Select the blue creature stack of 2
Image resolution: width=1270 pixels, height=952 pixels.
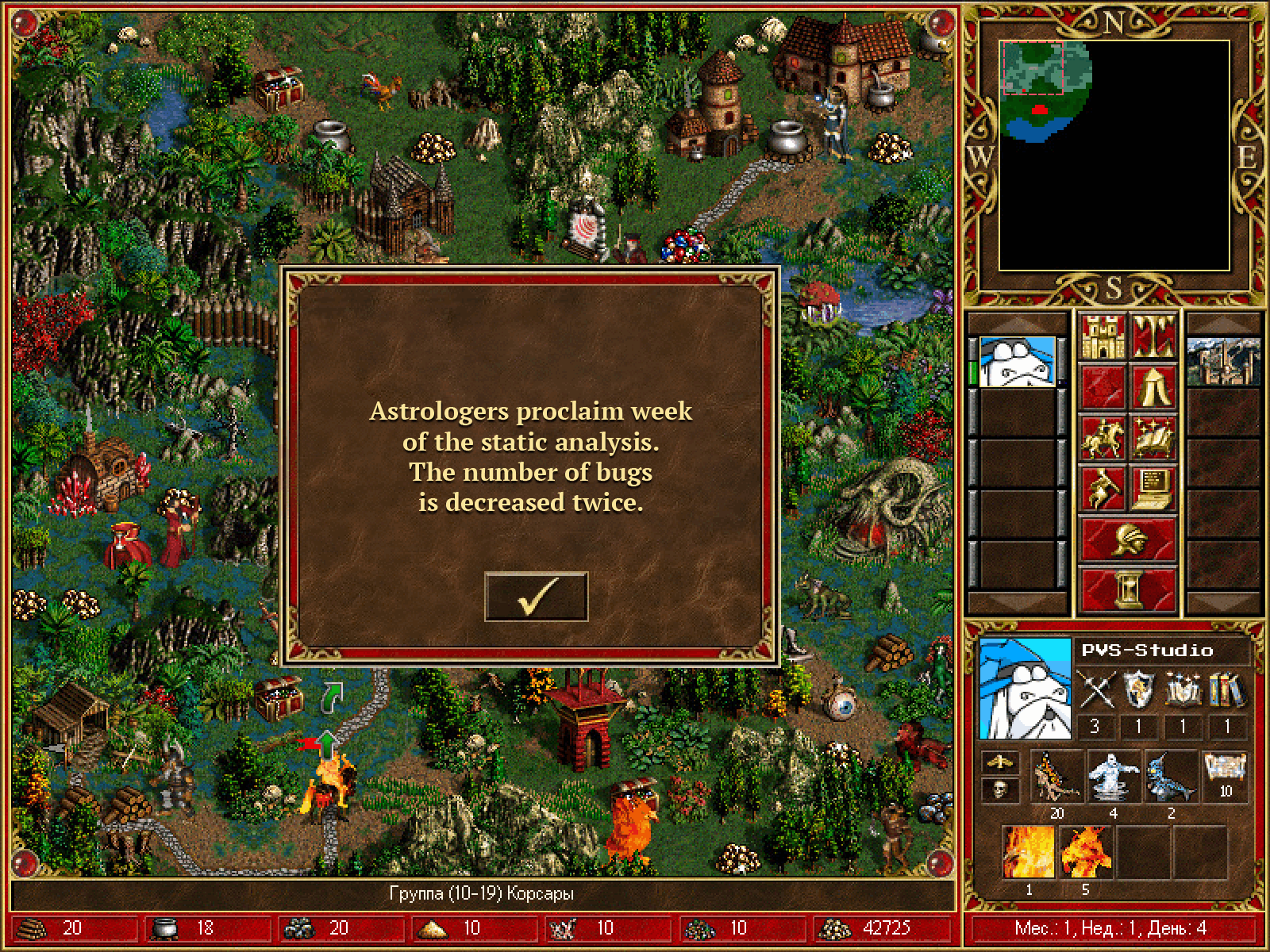tap(1170, 777)
